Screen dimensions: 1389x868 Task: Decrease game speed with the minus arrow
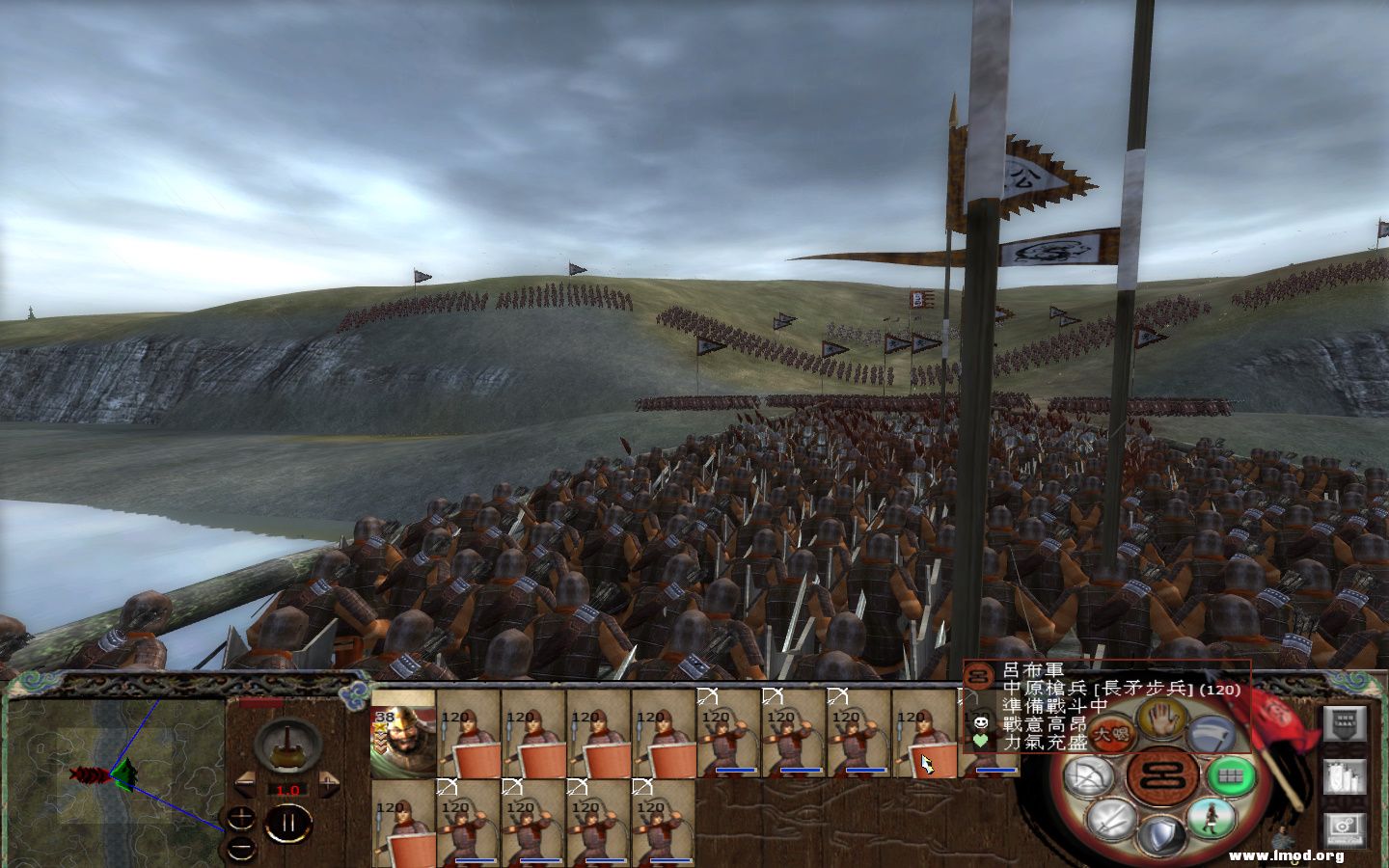(x=246, y=783)
